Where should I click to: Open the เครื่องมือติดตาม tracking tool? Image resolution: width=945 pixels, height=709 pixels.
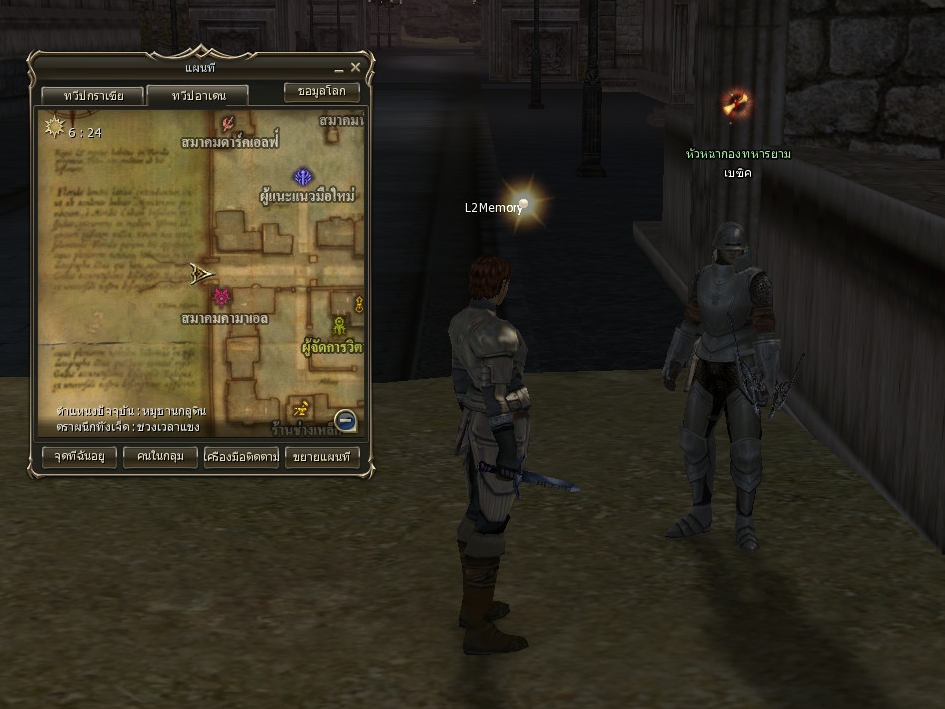click(x=241, y=457)
